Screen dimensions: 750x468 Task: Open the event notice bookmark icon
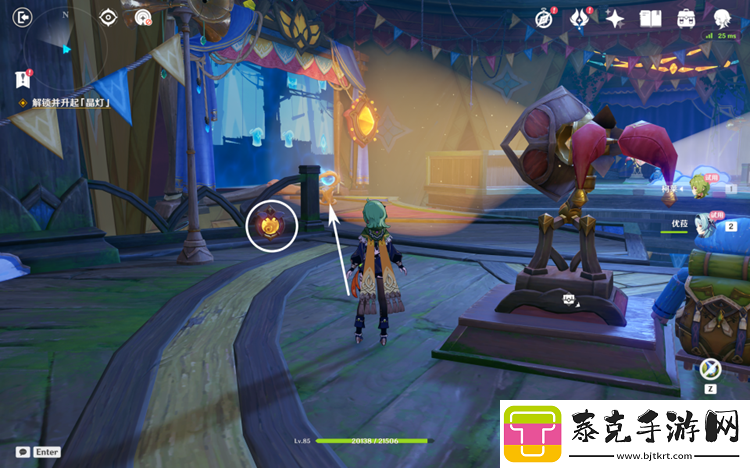click(22, 80)
